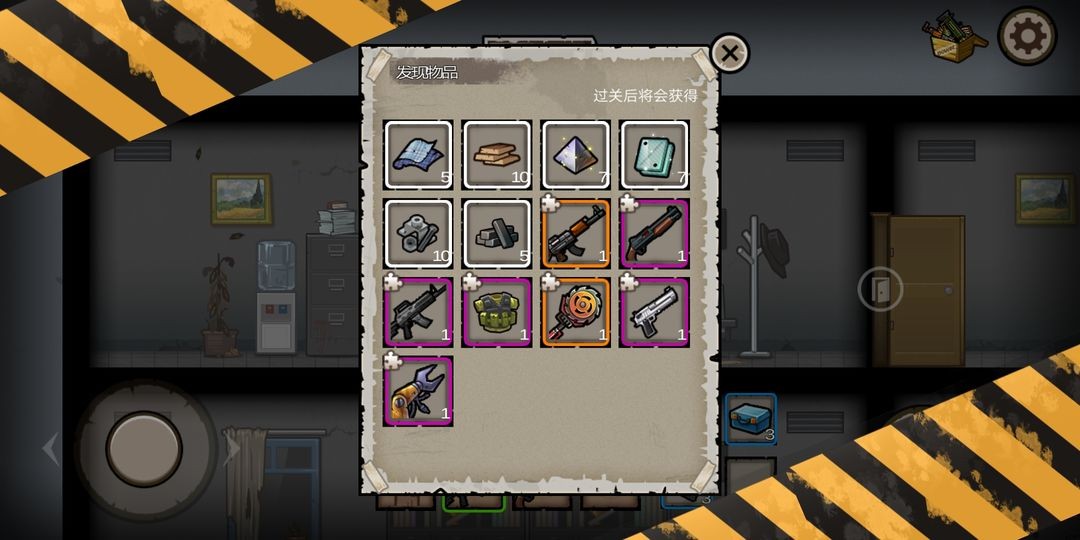The height and width of the screenshot is (540, 1080).
Task: Select the AK rifle in orange frame
Action: 575,234
